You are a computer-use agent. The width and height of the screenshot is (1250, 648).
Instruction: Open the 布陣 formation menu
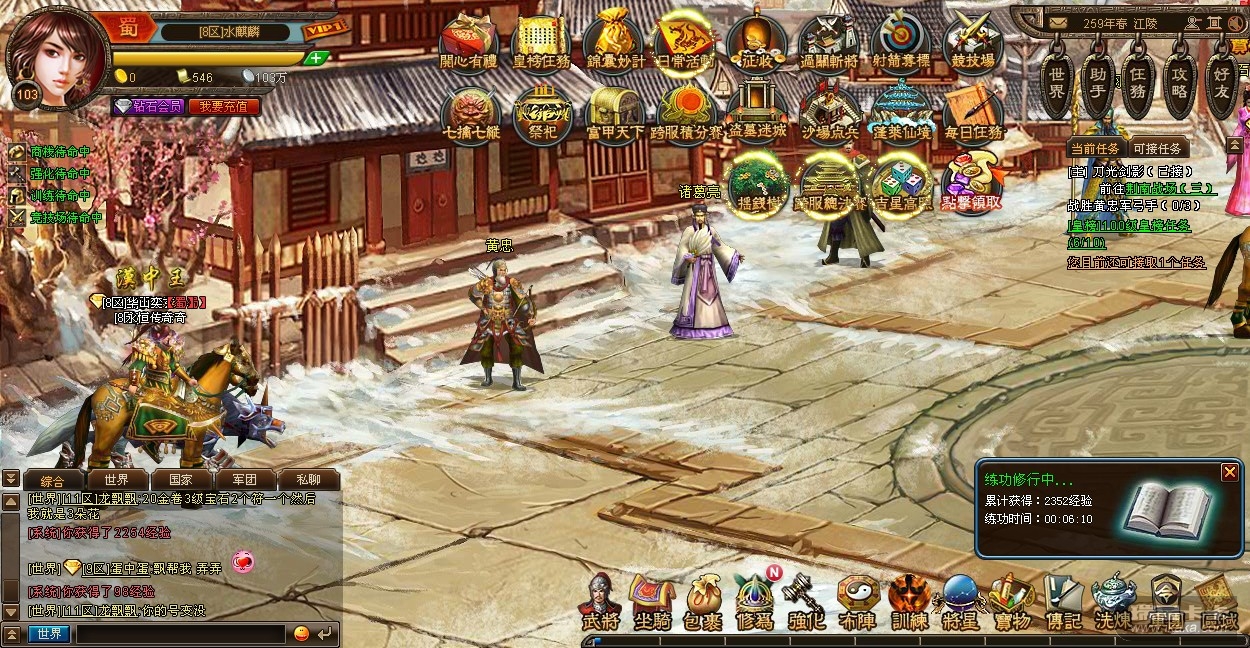[857, 602]
